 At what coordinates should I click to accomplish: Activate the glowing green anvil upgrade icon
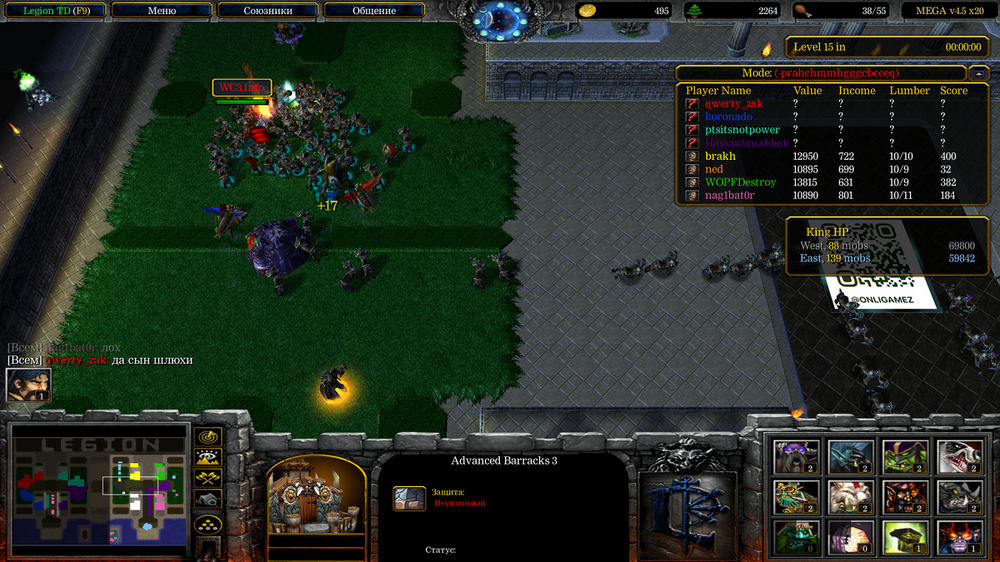(x=904, y=536)
